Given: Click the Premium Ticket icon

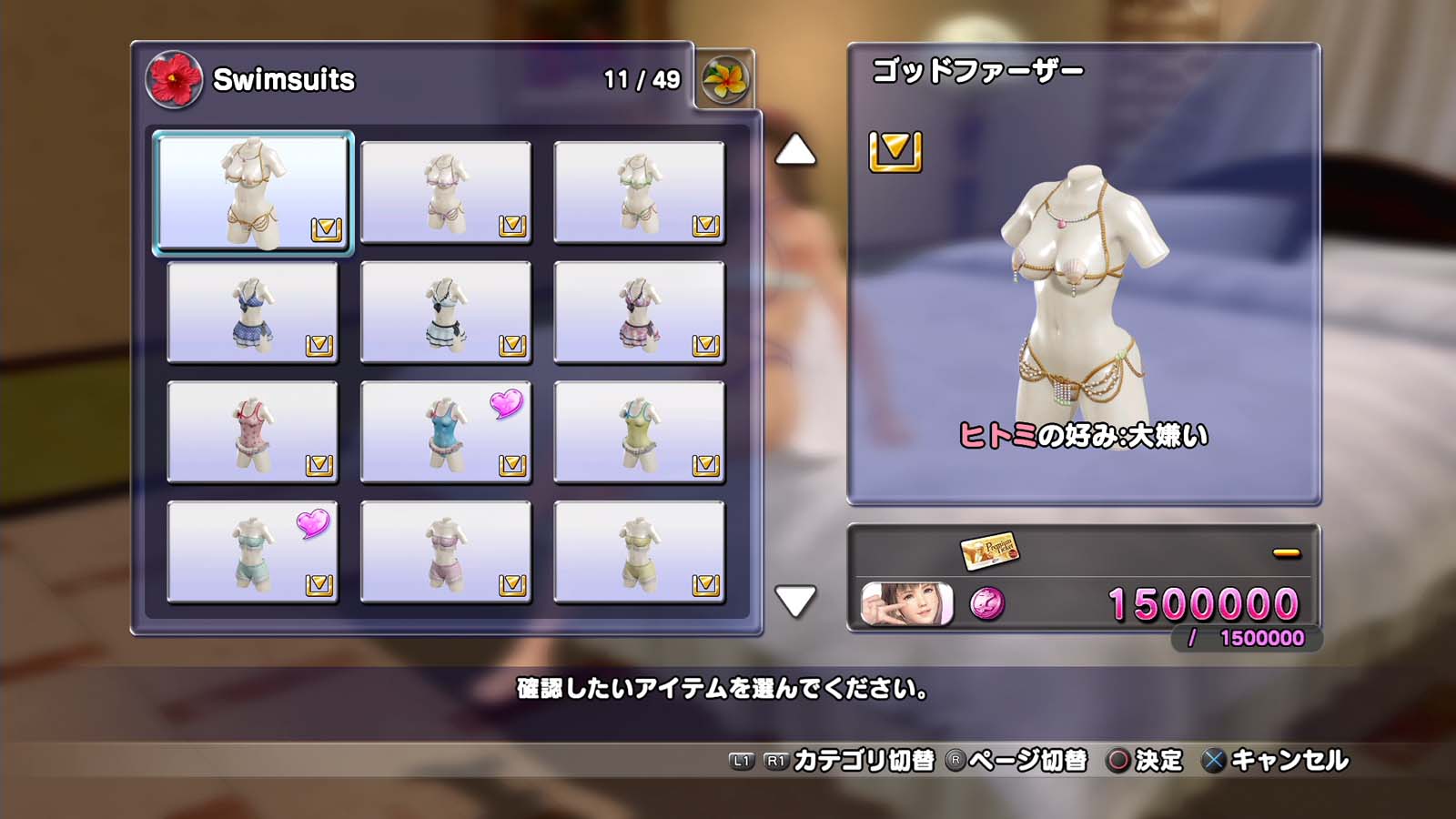Looking at the screenshot, I should [989, 550].
